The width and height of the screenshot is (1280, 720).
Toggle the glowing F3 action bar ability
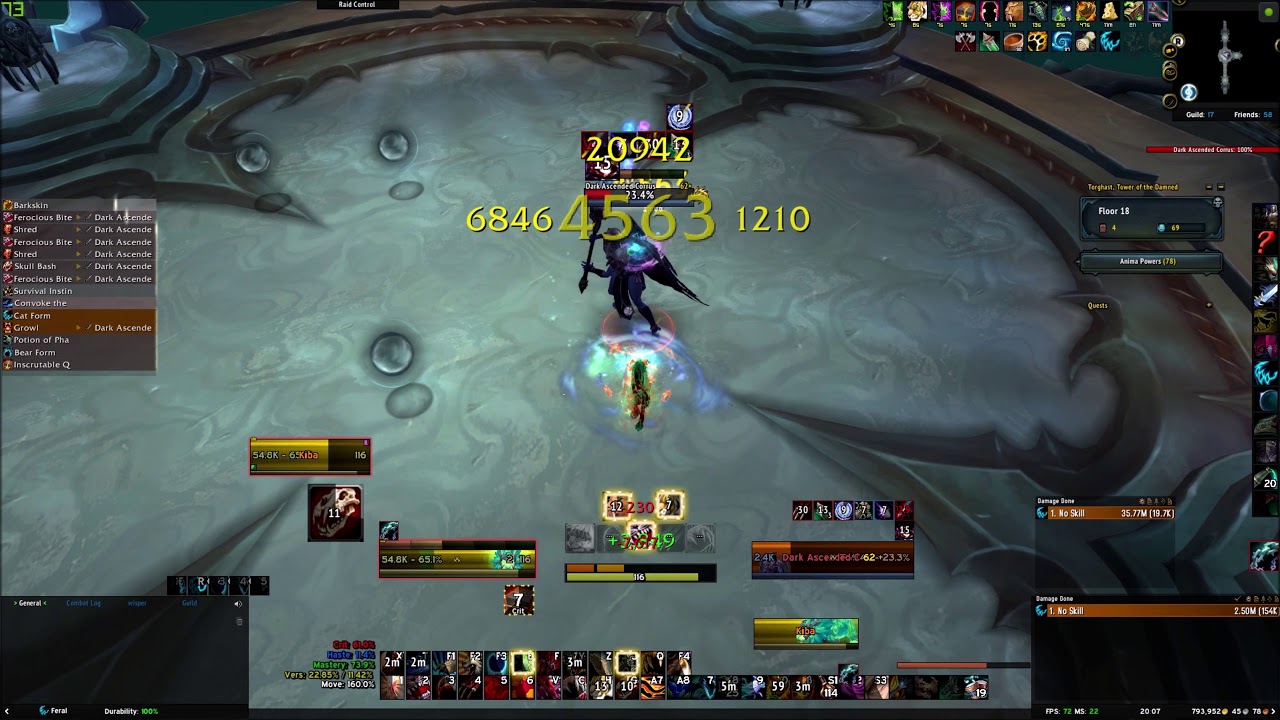pos(520,664)
